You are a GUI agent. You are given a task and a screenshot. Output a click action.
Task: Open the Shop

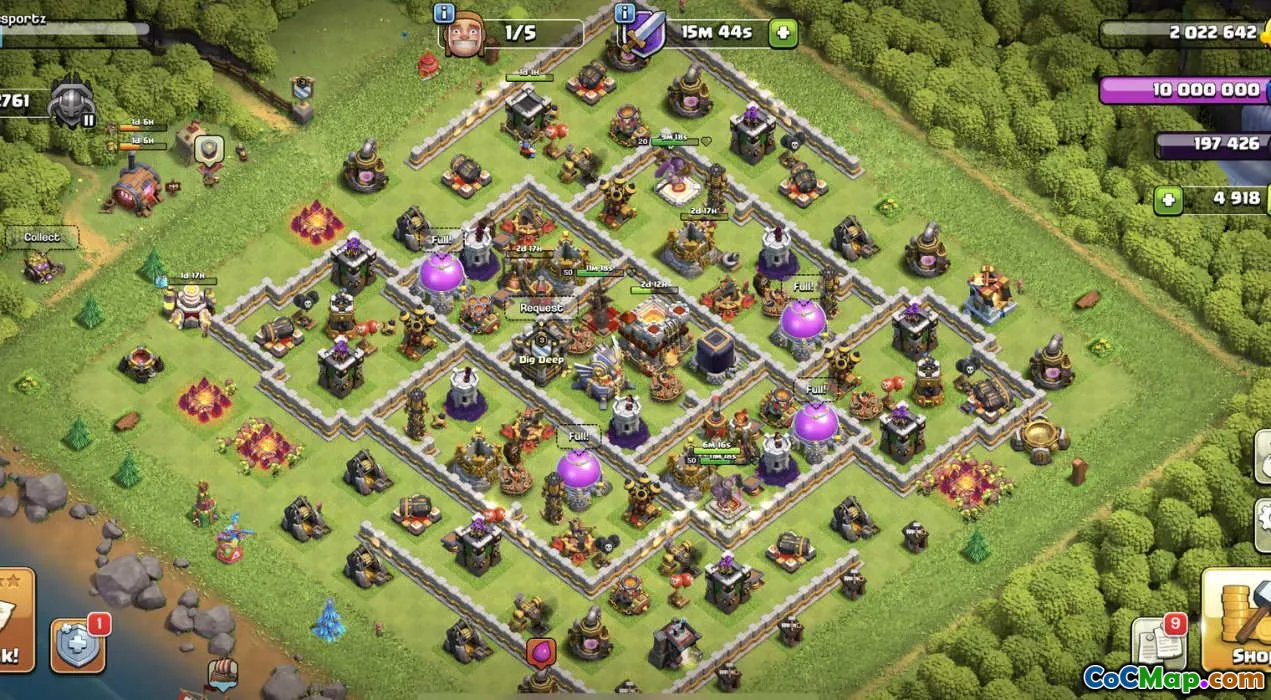click(1238, 620)
